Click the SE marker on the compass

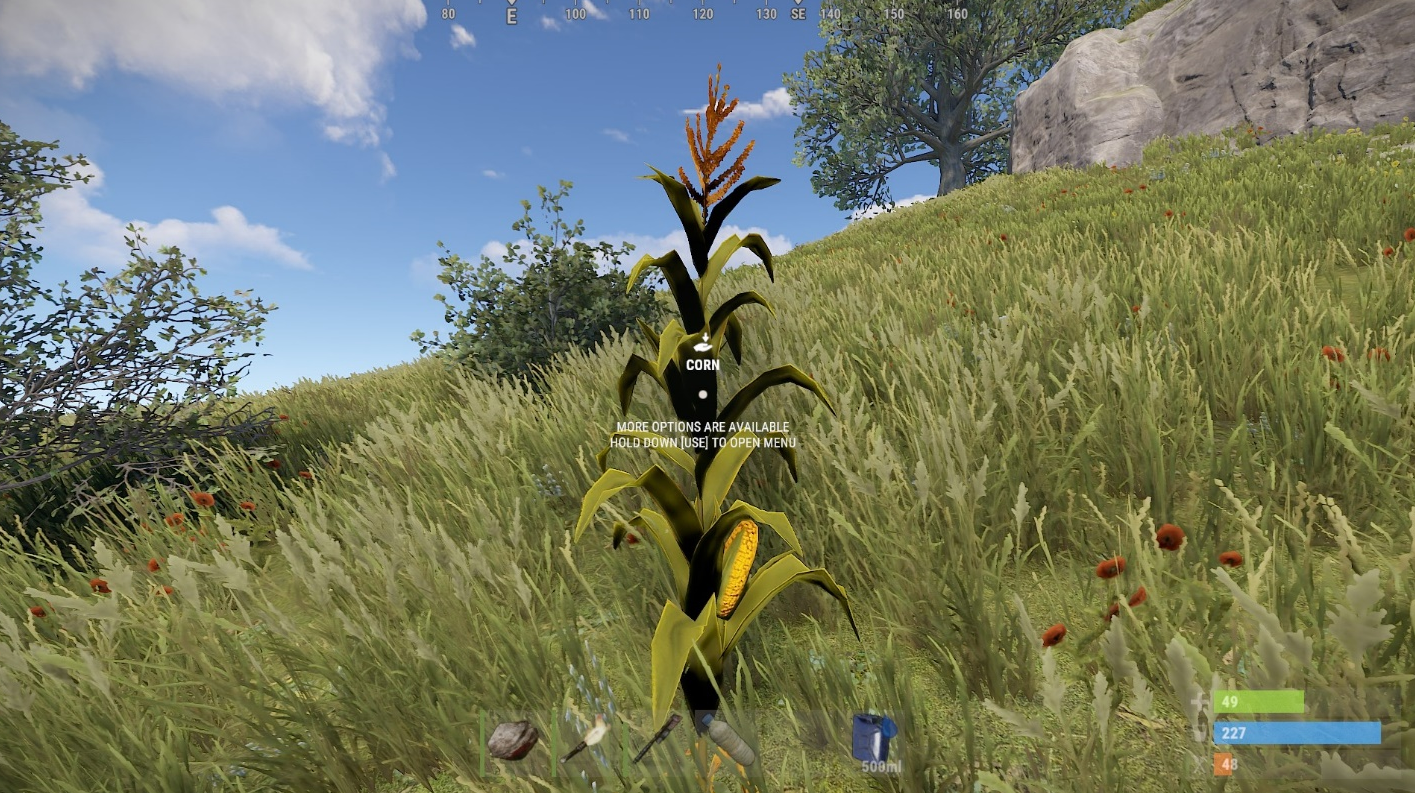point(799,15)
